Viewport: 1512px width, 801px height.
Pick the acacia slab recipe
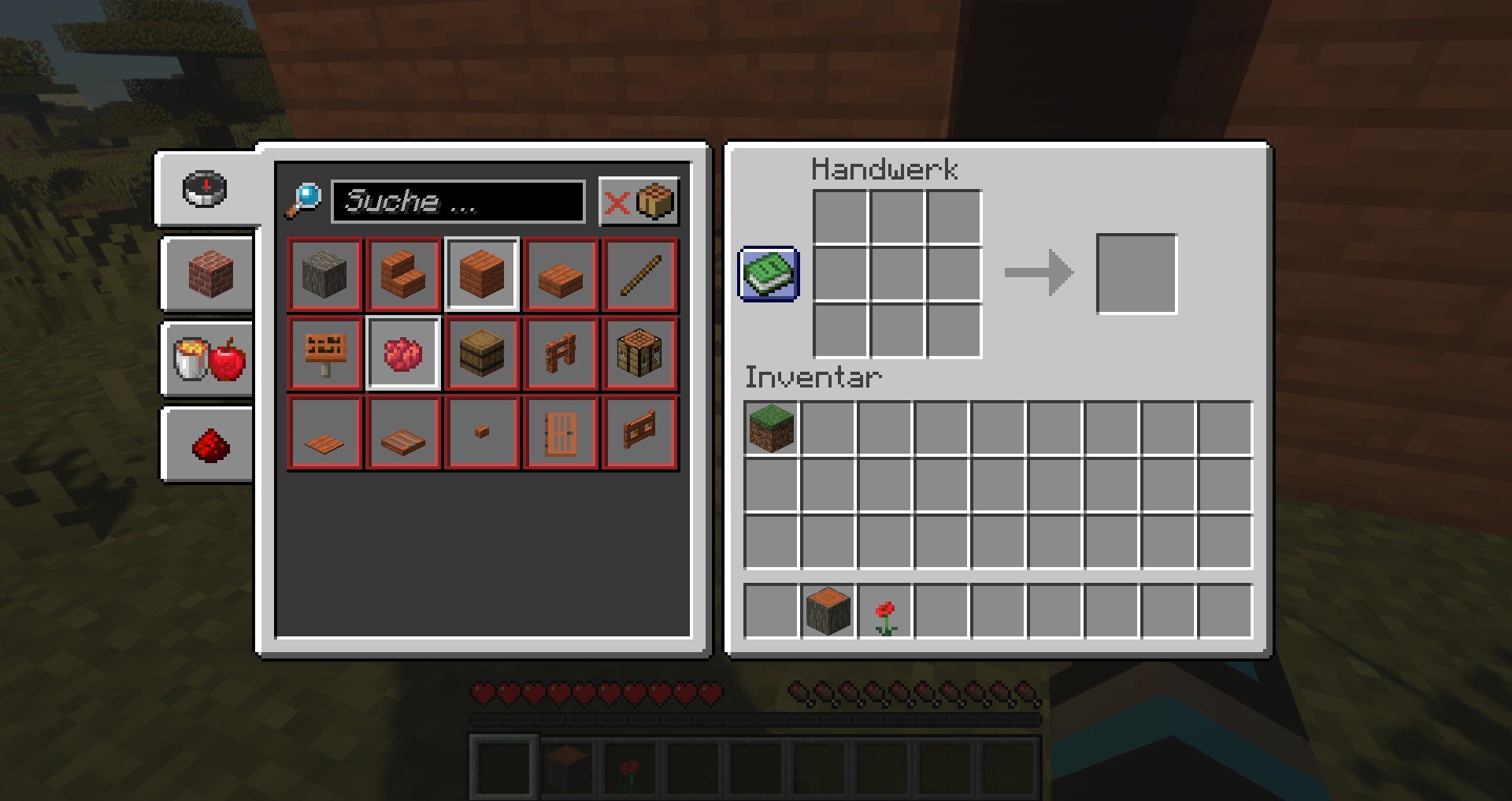pyautogui.click(x=561, y=275)
